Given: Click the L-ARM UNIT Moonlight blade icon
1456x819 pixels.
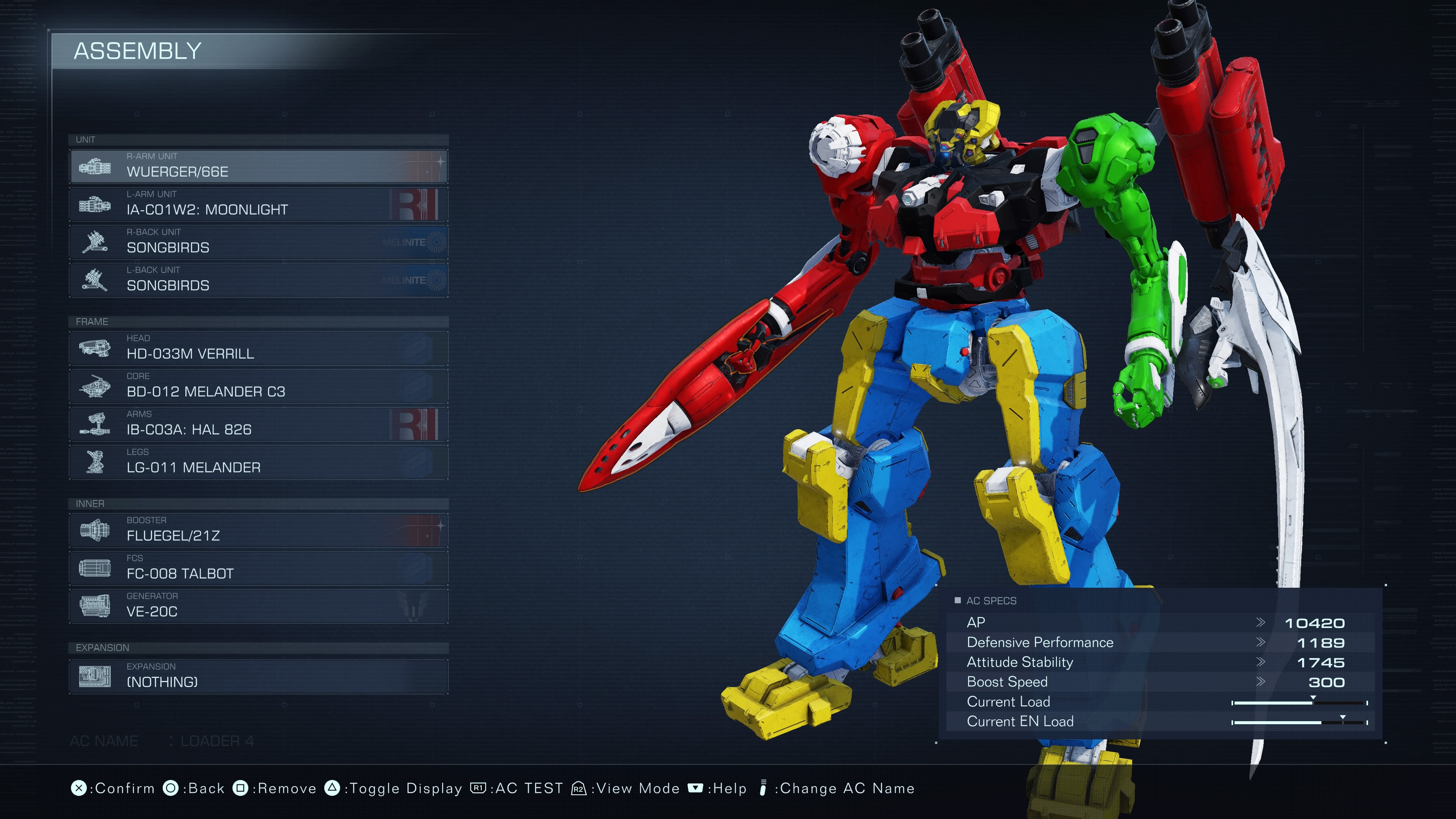Looking at the screenshot, I should click(95, 204).
